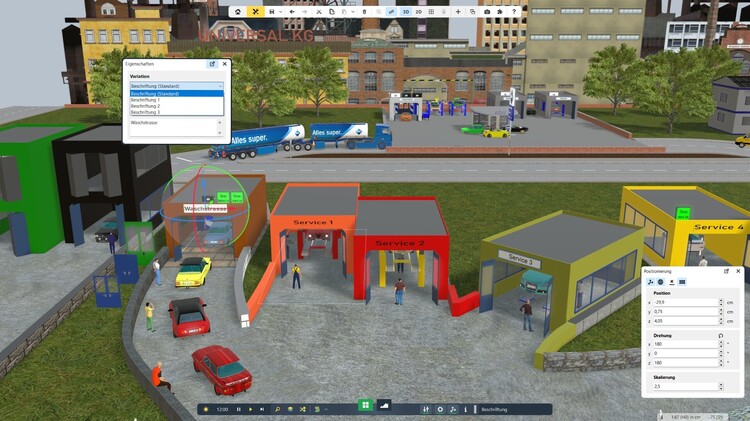Image resolution: width=750 pixels, height=421 pixels.
Task: Pop out the Eigenschaften panel
Action: [212, 64]
